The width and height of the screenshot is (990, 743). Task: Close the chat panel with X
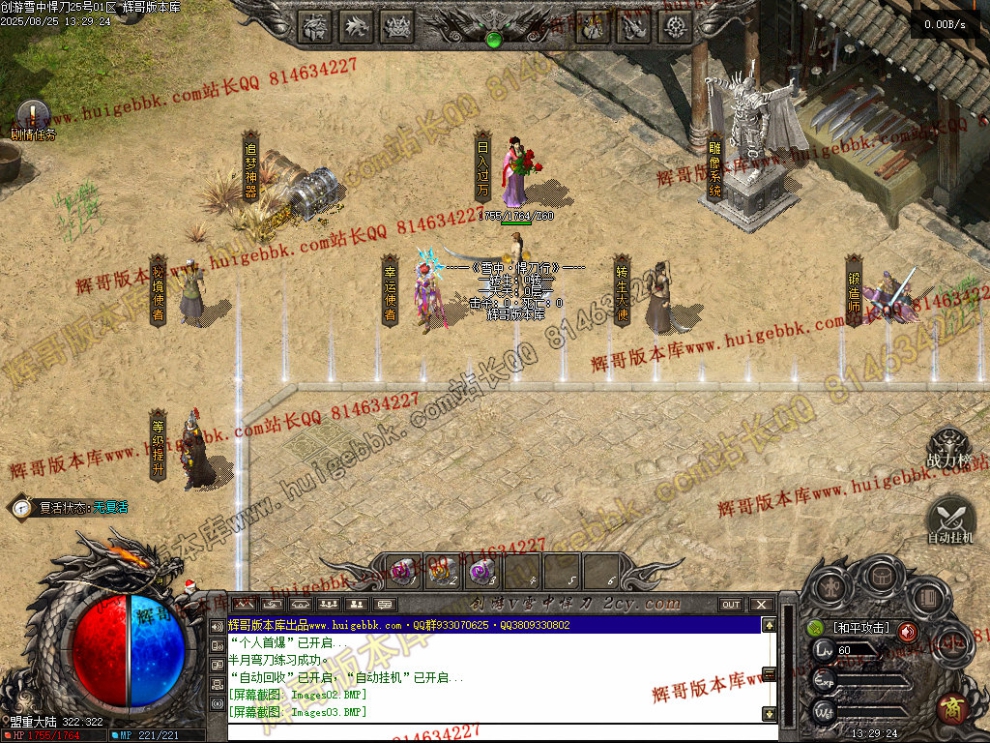(760, 604)
